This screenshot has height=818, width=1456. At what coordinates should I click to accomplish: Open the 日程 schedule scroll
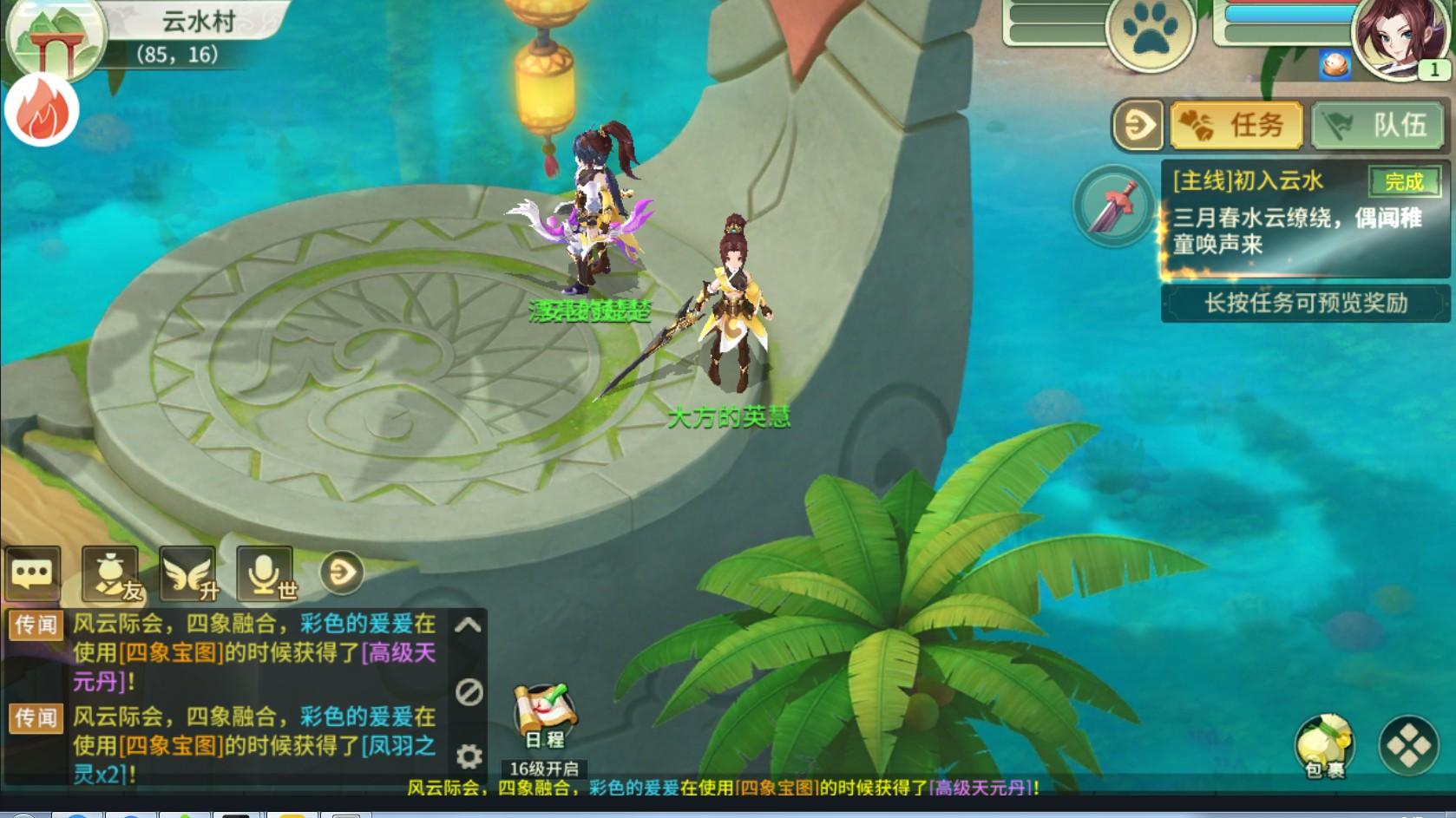[543, 717]
